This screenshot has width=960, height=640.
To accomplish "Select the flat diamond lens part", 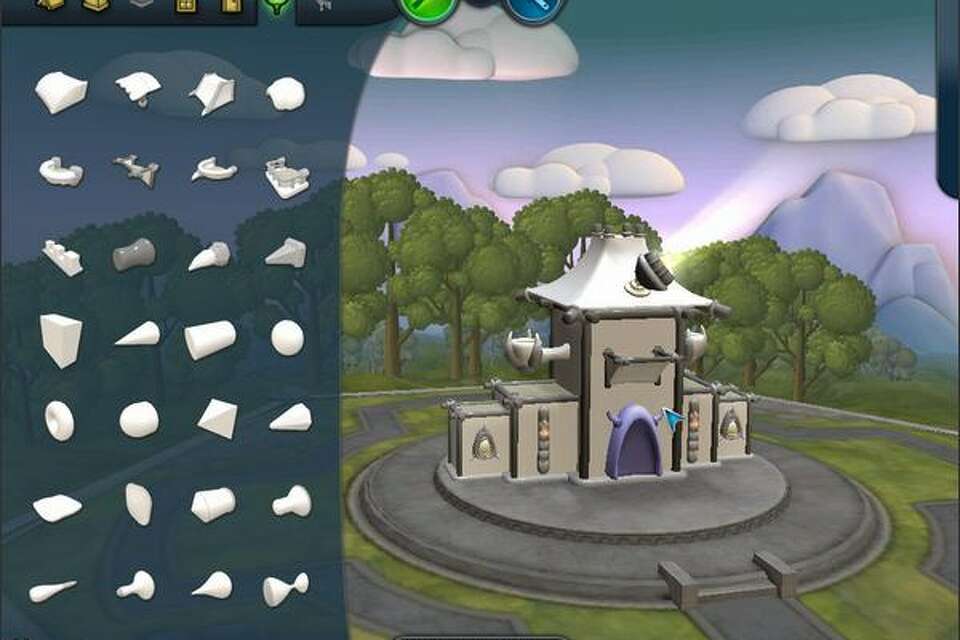I will pyautogui.click(x=57, y=508).
